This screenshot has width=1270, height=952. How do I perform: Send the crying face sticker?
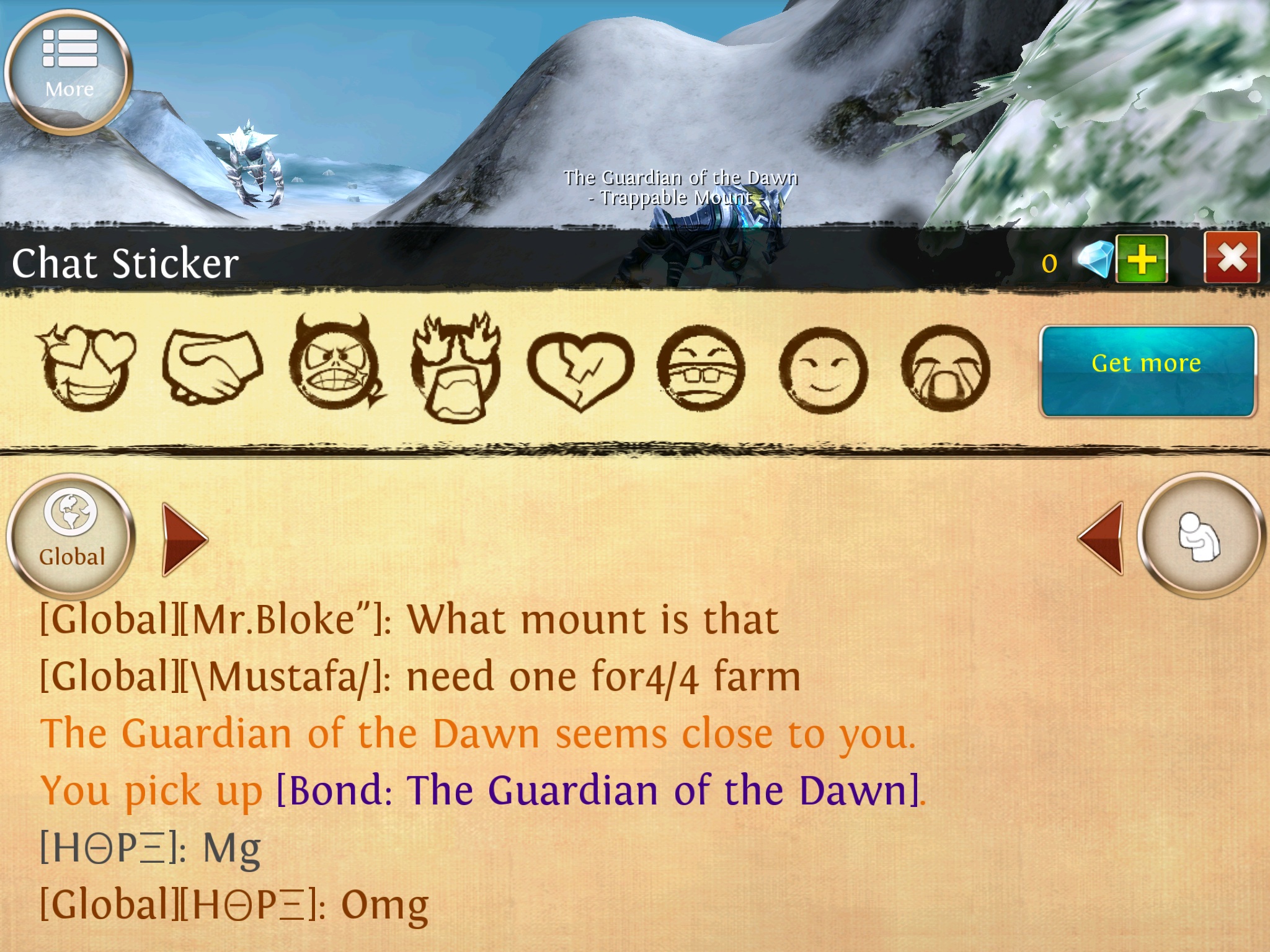point(945,370)
